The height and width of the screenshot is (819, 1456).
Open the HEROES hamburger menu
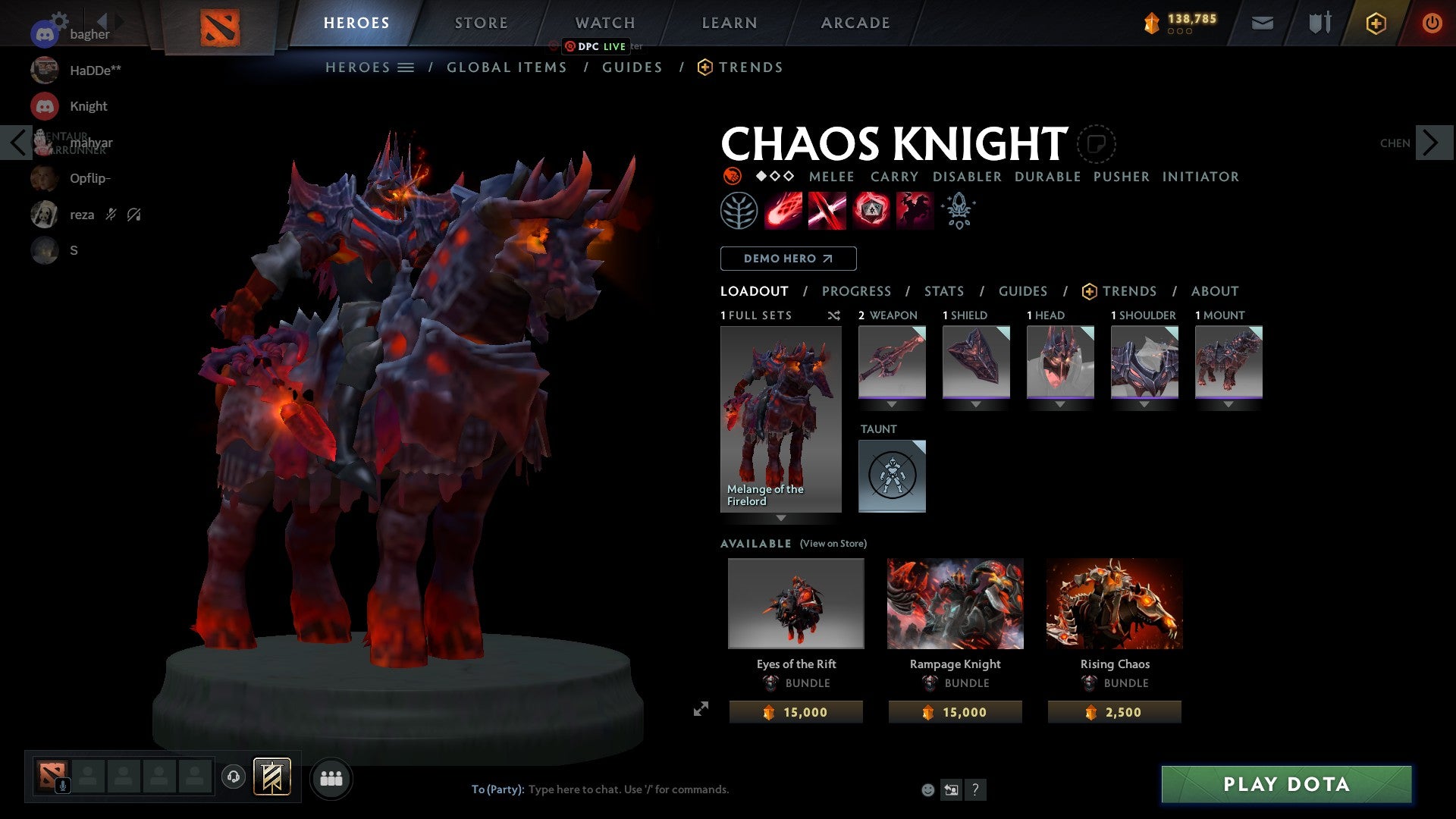pos(406,67)
